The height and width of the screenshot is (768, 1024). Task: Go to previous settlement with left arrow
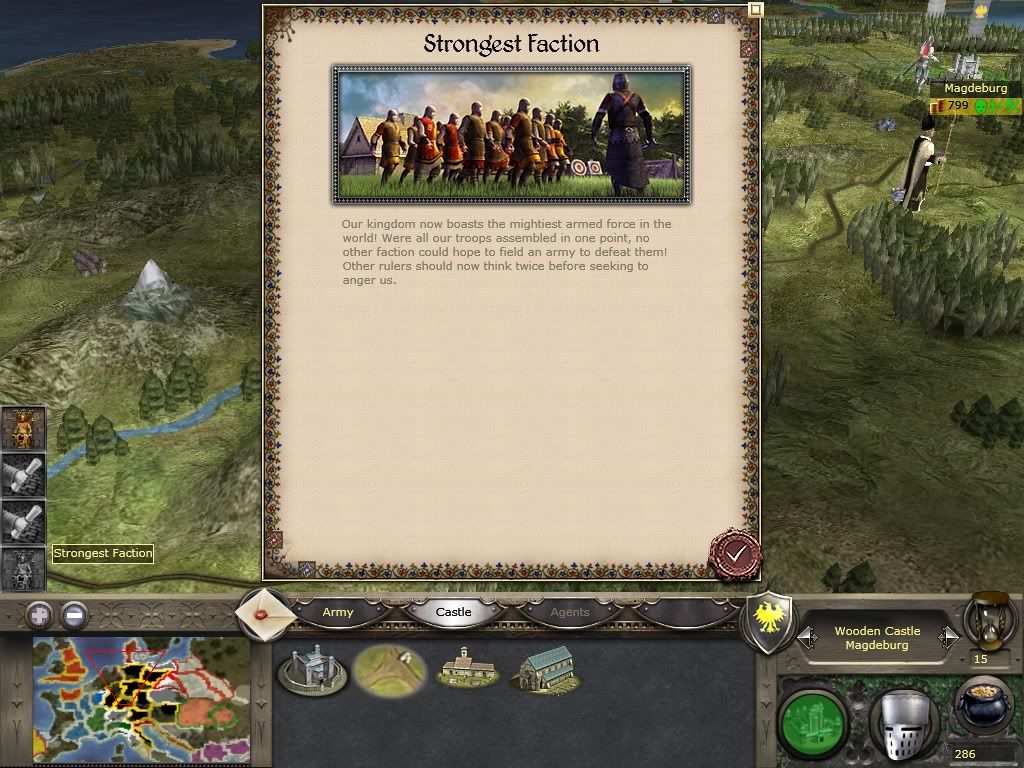tap(807, 637)
